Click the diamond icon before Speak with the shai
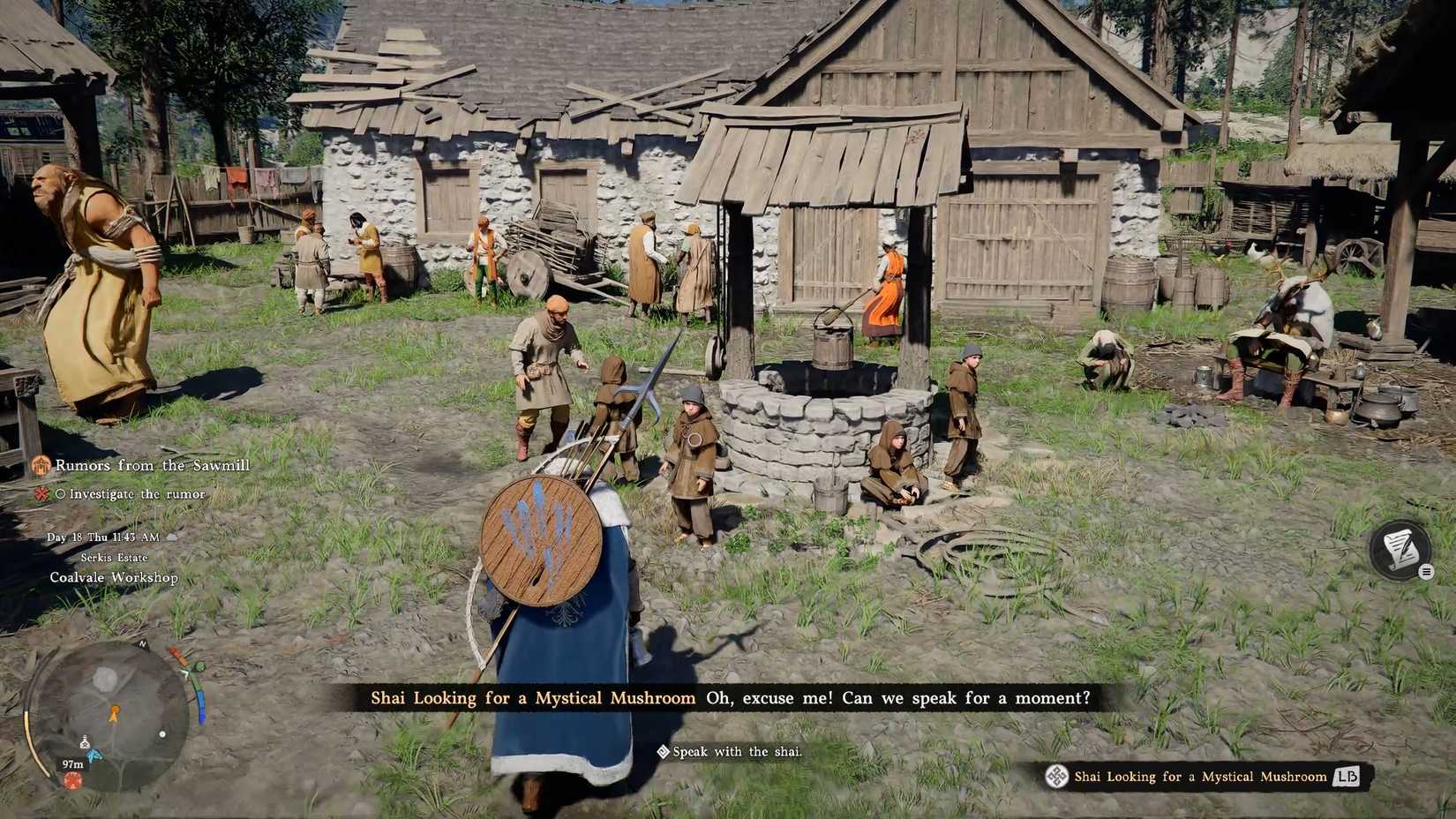This screenshot has height=819, width=1456. click(x=662, y=752)
